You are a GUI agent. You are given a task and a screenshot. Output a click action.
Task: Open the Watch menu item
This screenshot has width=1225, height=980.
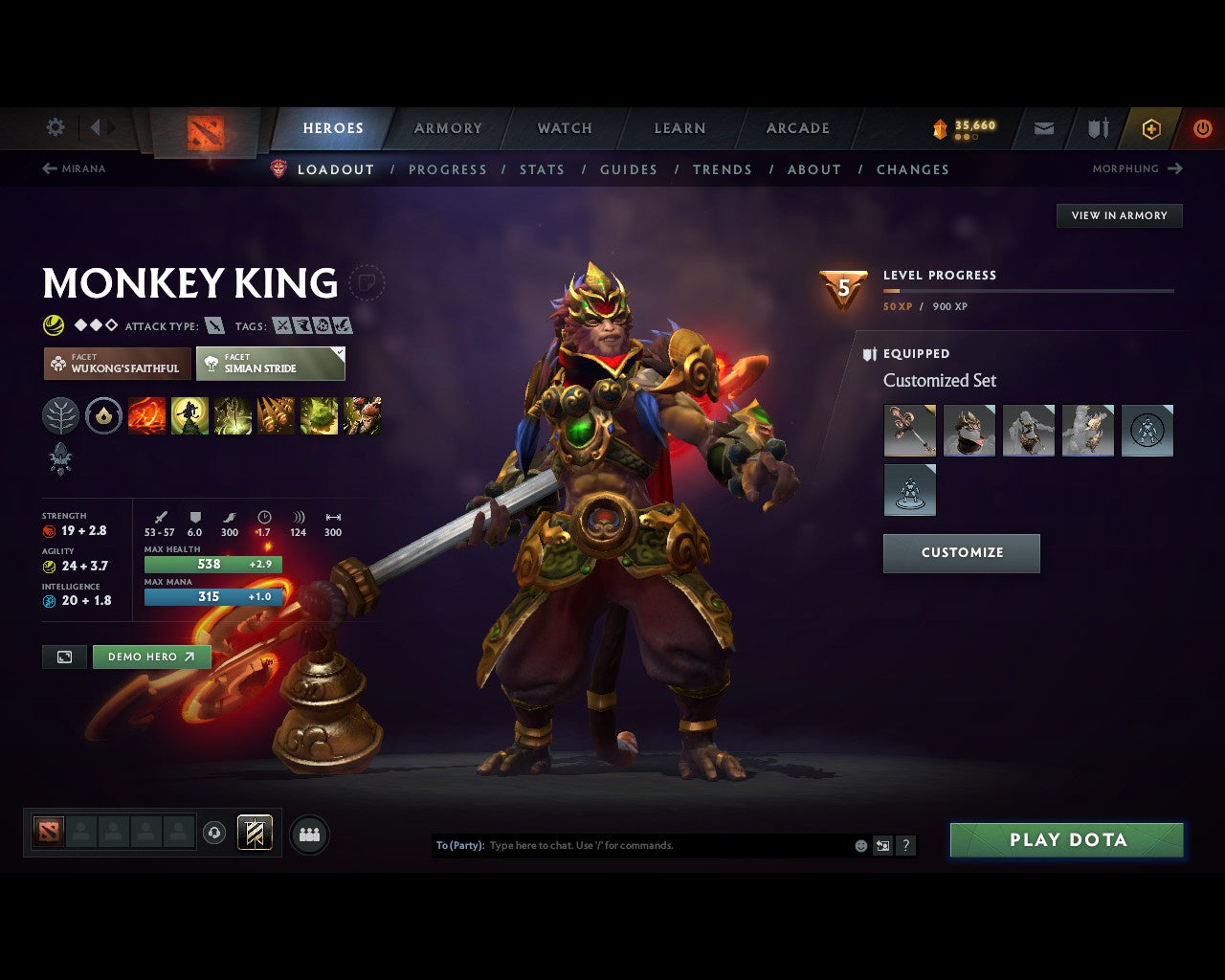[564, 127]
